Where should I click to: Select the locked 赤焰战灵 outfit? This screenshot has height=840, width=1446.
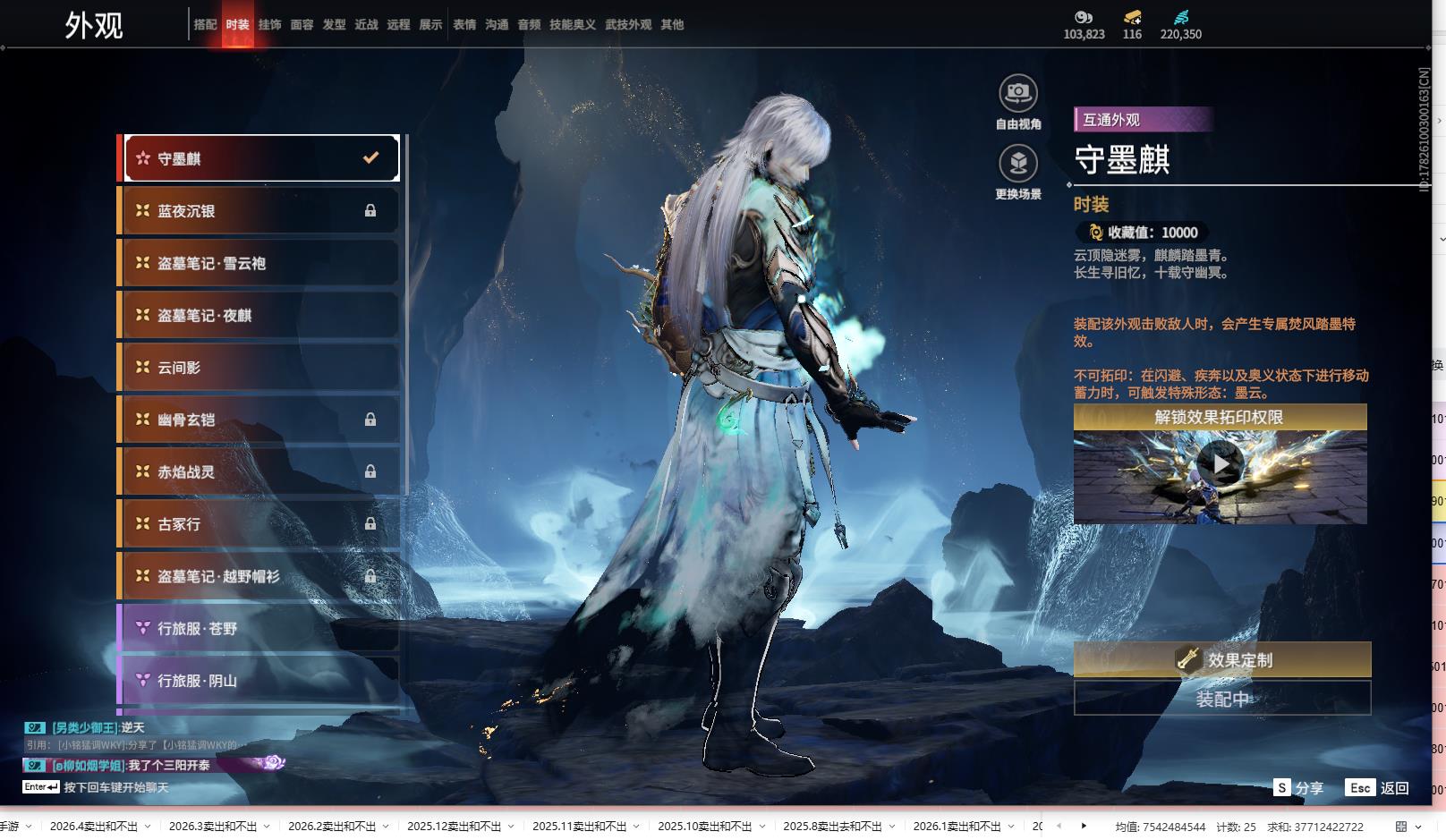(259, 471)
